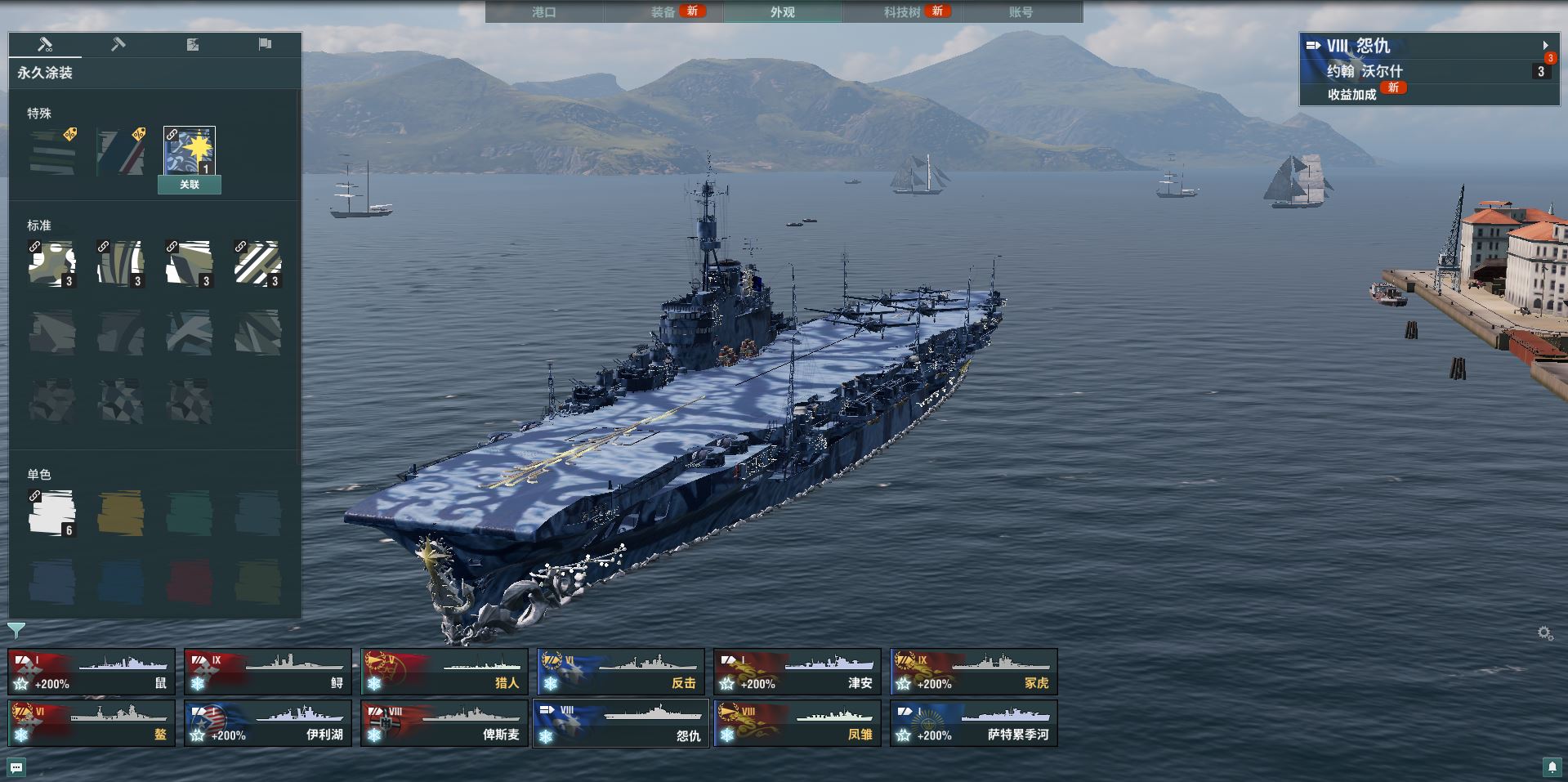
Task: Open the 科技树 tab
Action: pos(902,12)
